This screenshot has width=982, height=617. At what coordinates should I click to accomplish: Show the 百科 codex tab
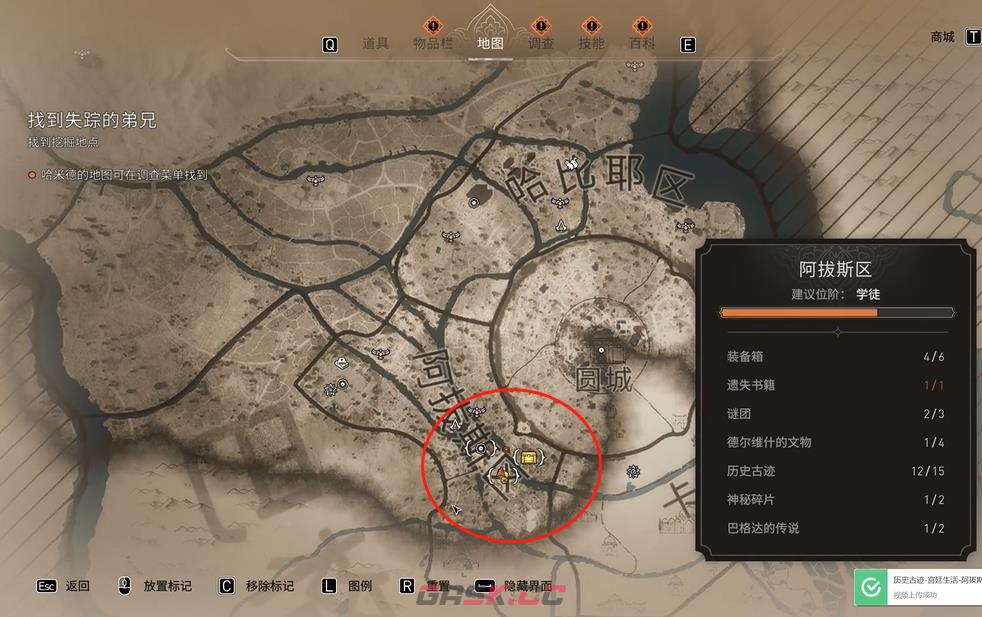[642, 43]
